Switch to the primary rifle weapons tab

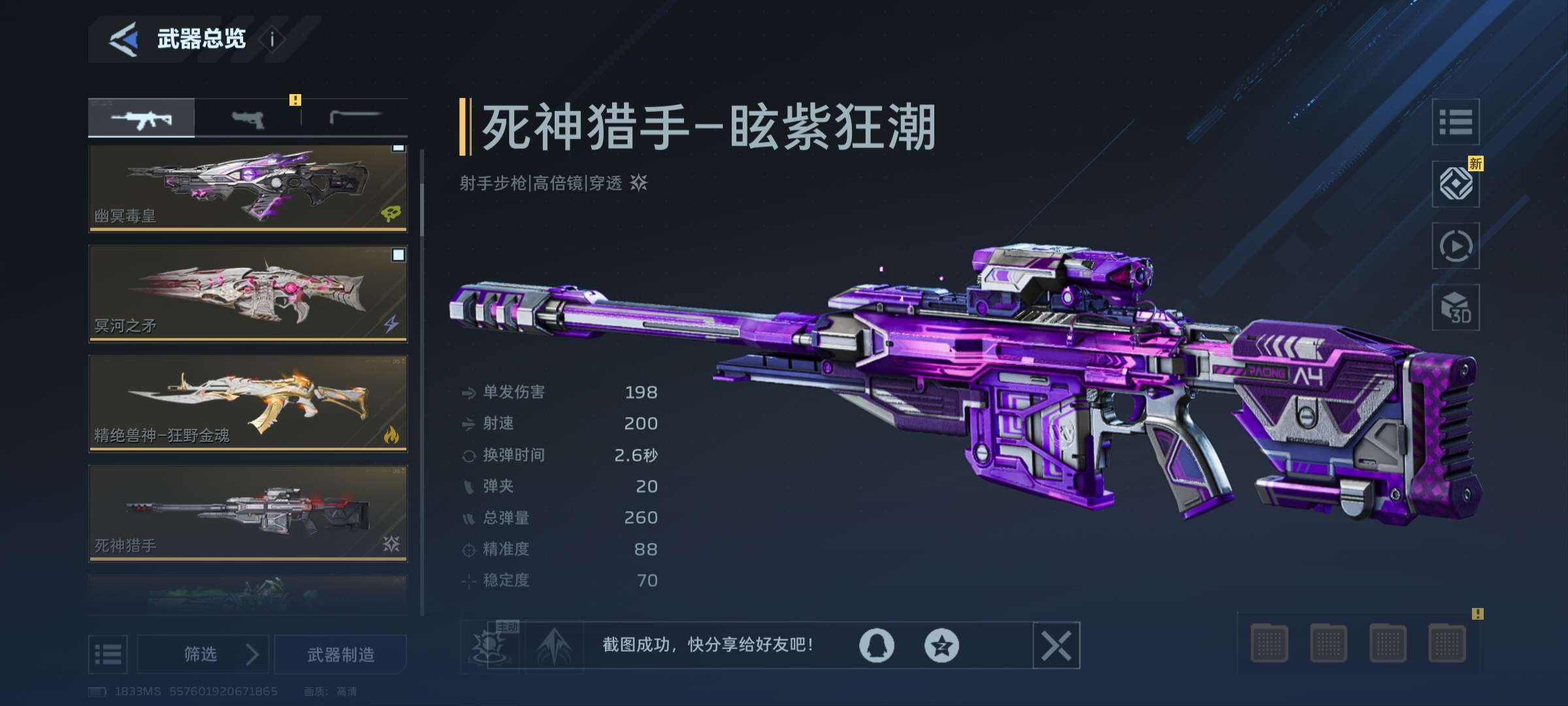[142, 118]
